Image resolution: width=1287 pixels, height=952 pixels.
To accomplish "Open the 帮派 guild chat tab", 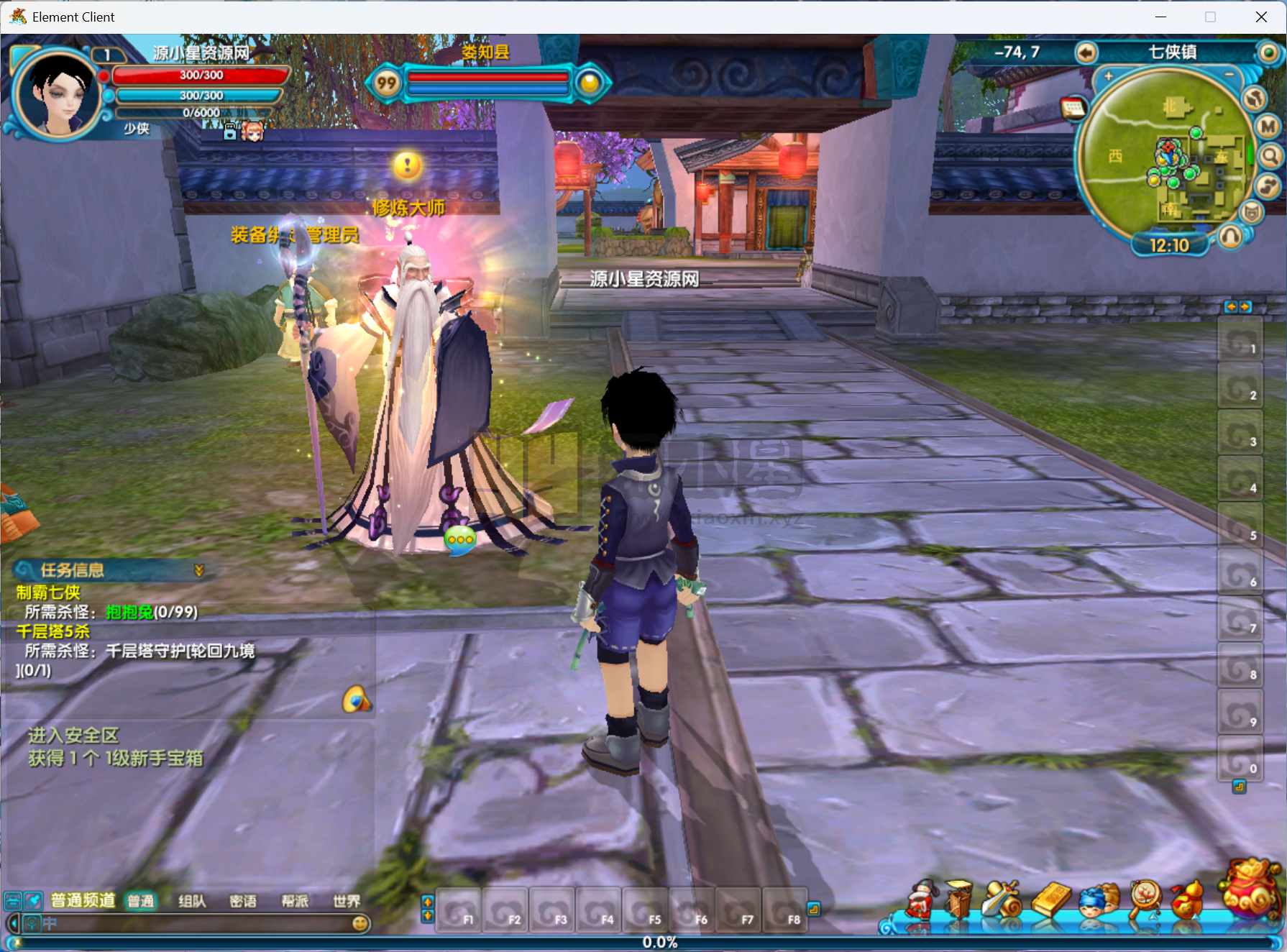I will coord(295,901).
